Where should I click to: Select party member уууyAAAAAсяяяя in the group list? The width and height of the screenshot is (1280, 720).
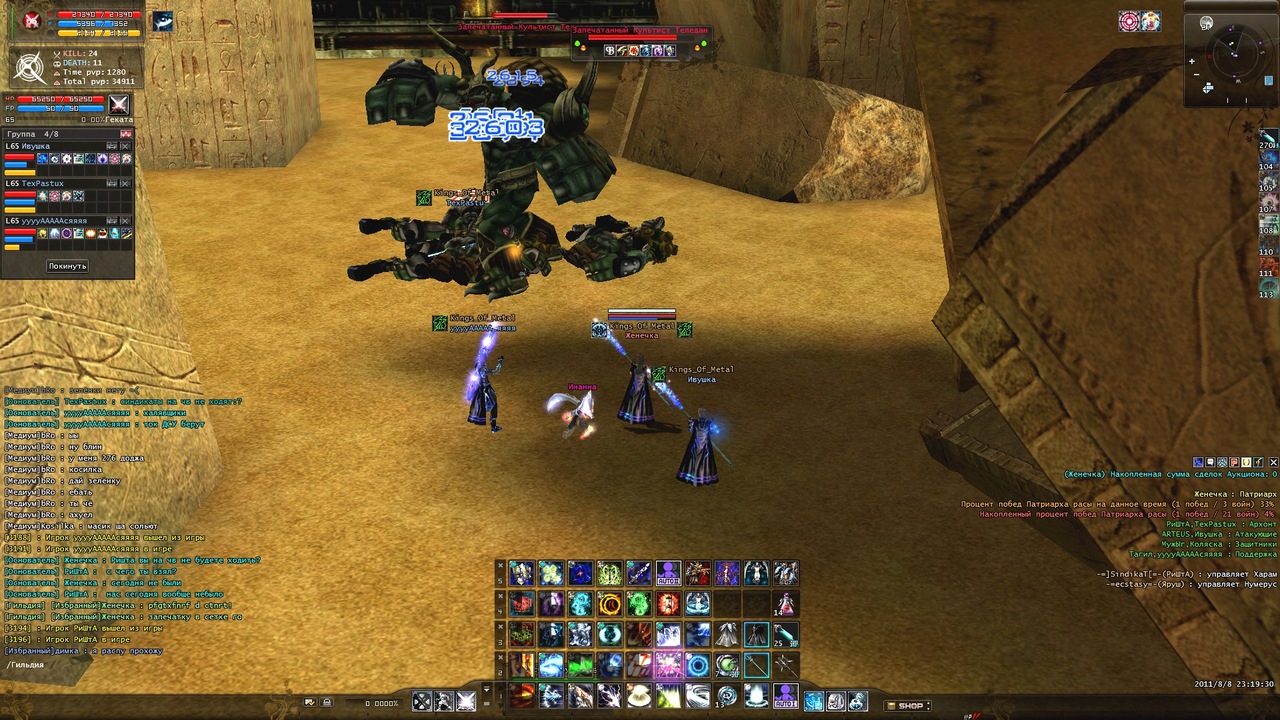(x=47, y=221)
